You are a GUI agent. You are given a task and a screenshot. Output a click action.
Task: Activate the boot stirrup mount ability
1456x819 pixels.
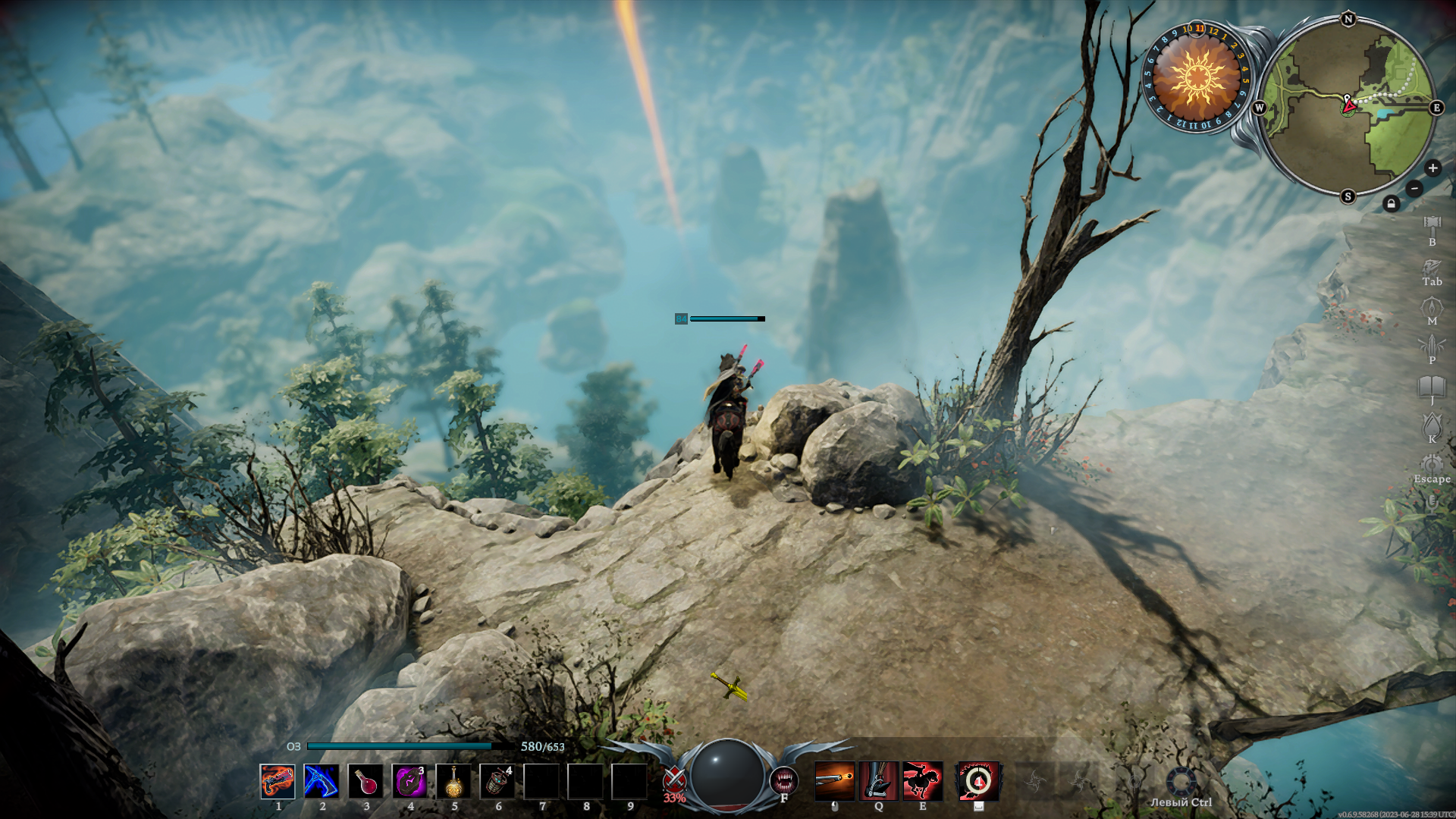click(x=878, y=781)
